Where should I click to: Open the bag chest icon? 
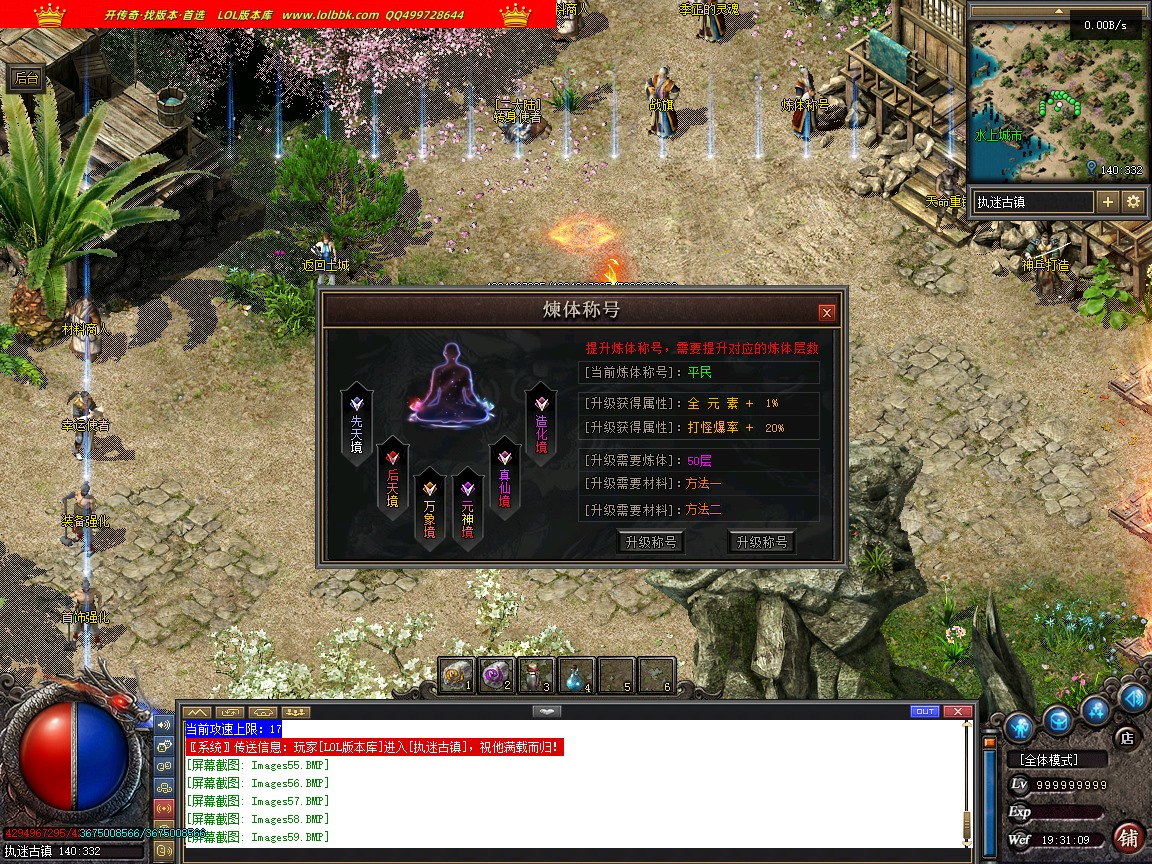point(1059,720)
